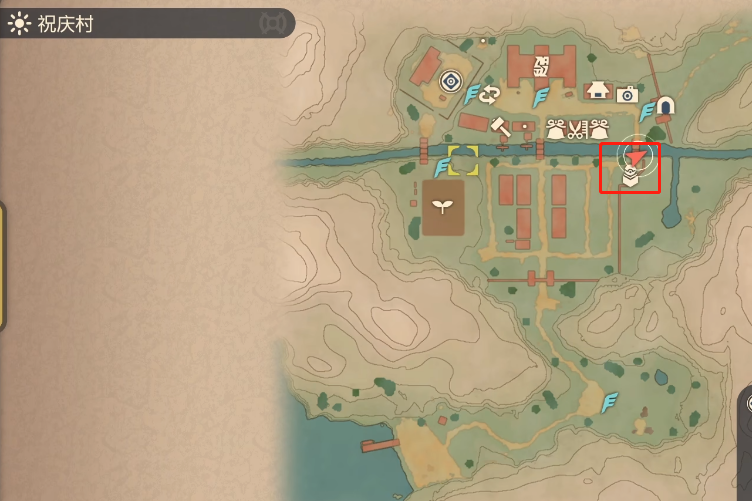The width and height of the screenshot is (752, 501).
Task: Select the lone feather in the southern field
Action: [x=609, y=403]
